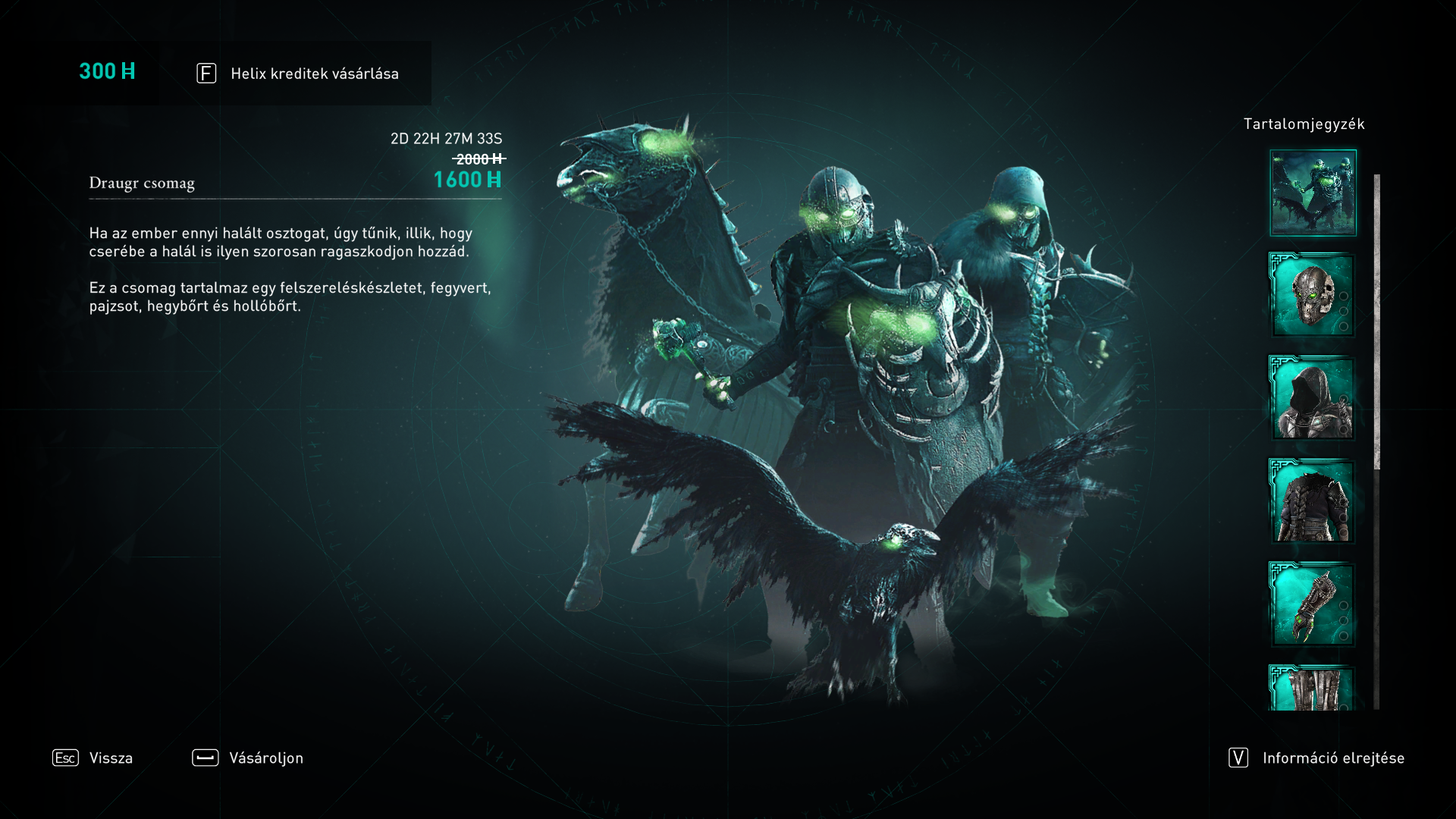Image resolution: width=1456 pixels, height=819 pixels.
Task: Pick the dark torso armor item
Action: point(1312,501)
